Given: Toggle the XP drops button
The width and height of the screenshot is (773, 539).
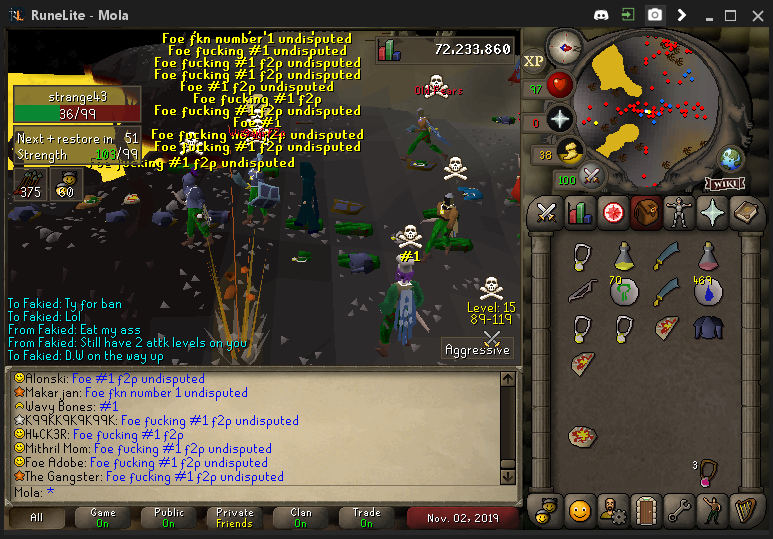Looking at the screenshot, I should click(534, 61).
